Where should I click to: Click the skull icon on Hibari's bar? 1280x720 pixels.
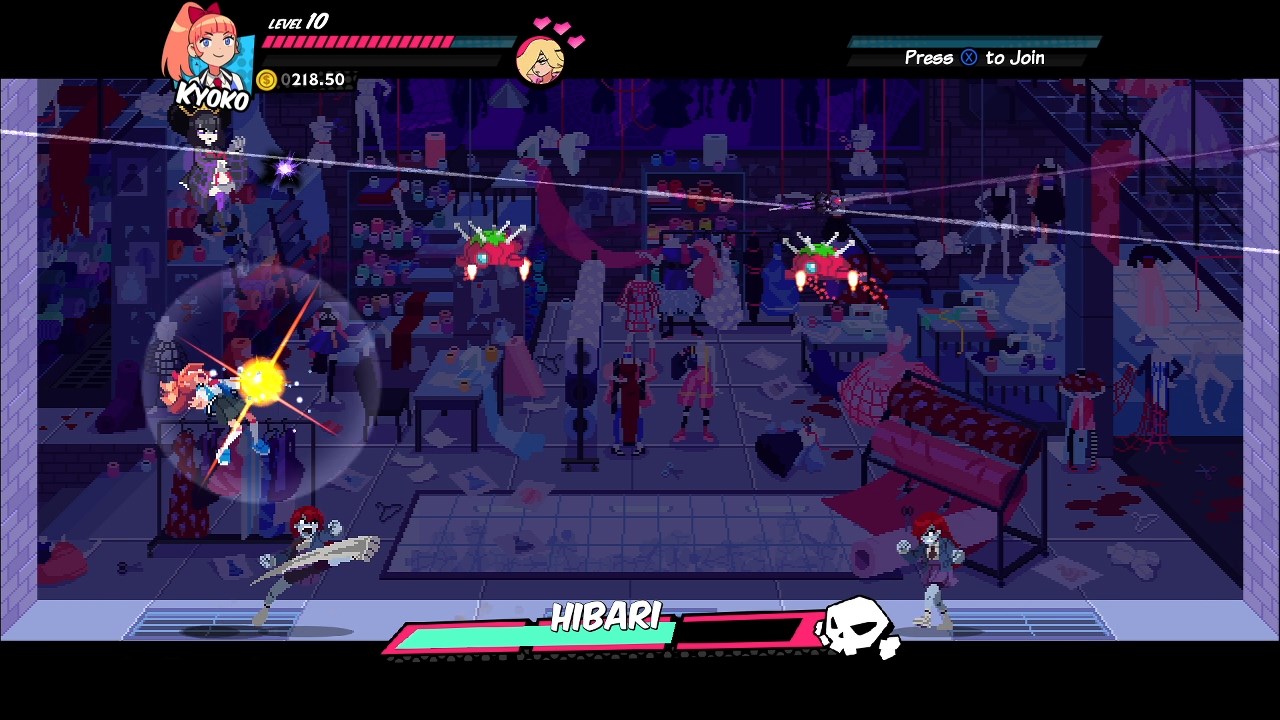coord(857,629)
